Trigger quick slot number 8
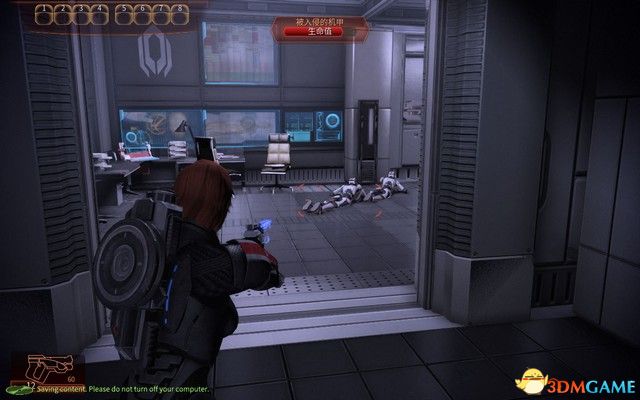Viewport: 640px width, 400px height. 178,15
